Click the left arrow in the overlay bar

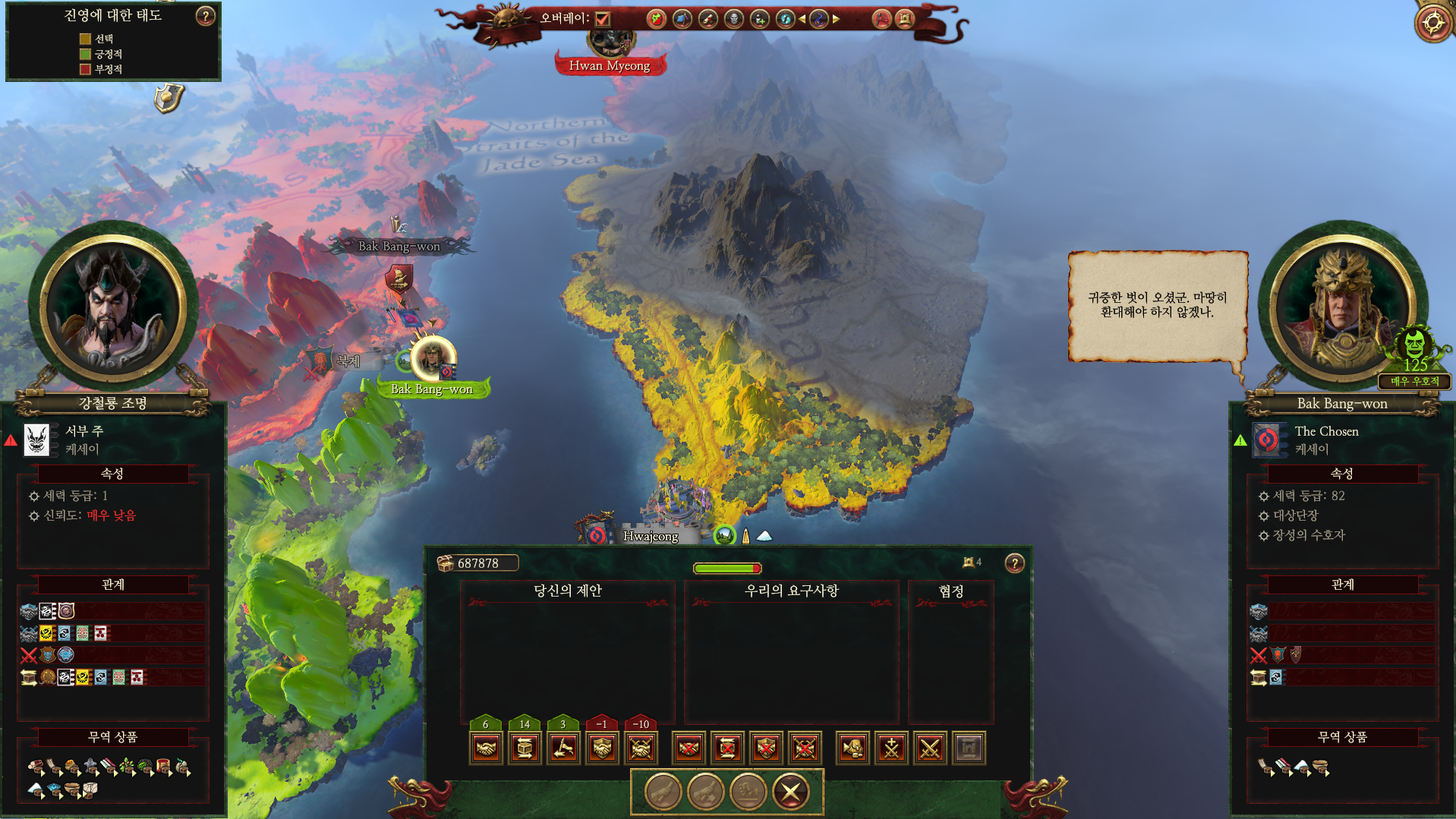802,19
